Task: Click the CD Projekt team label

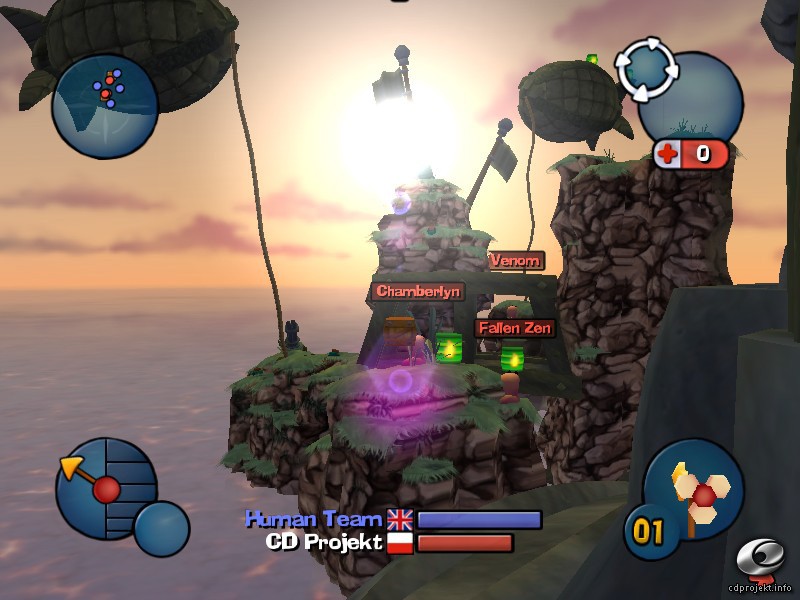Action: (323, 543)
